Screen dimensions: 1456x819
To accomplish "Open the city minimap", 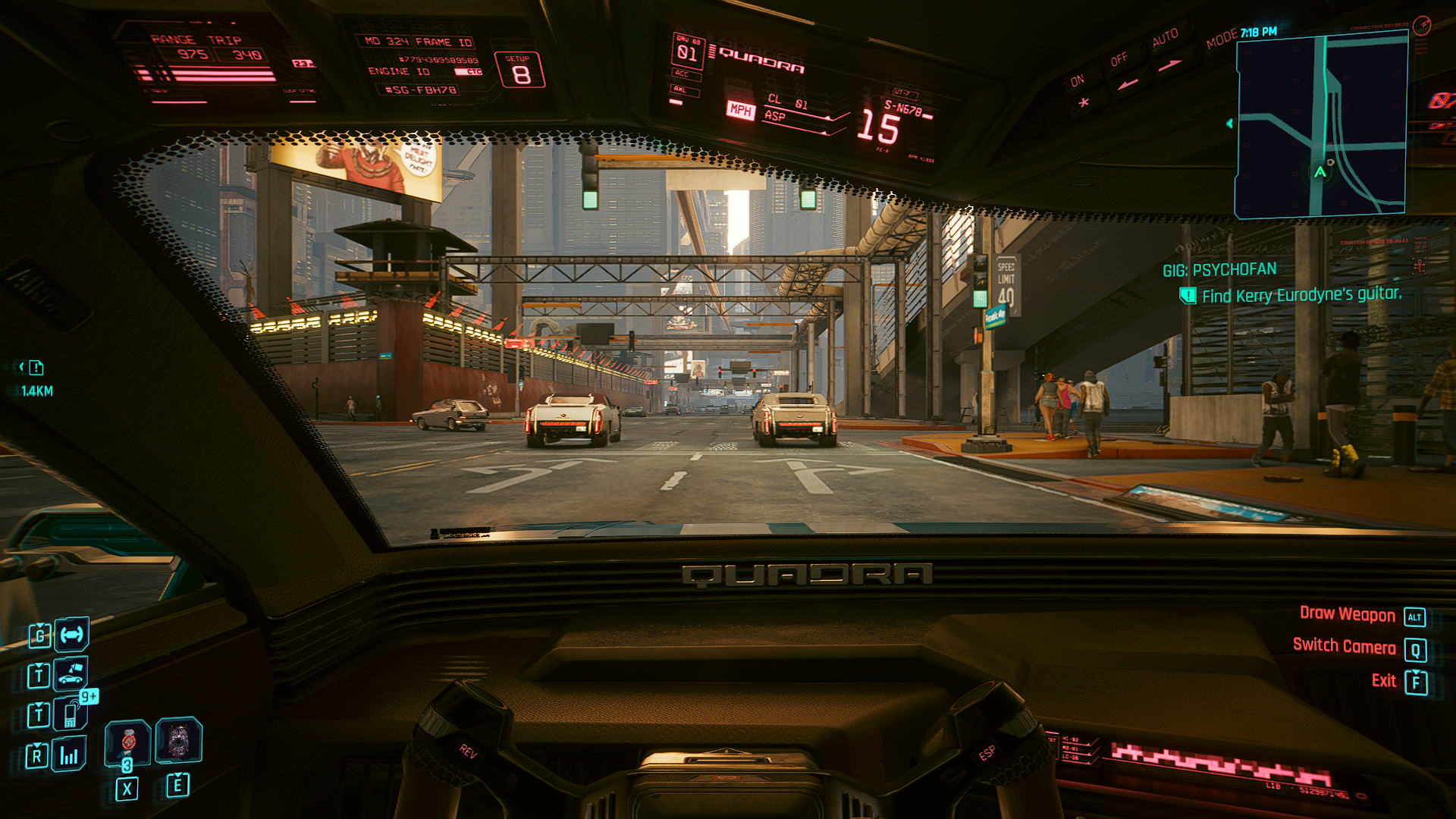I will [x=1321, y=127].
